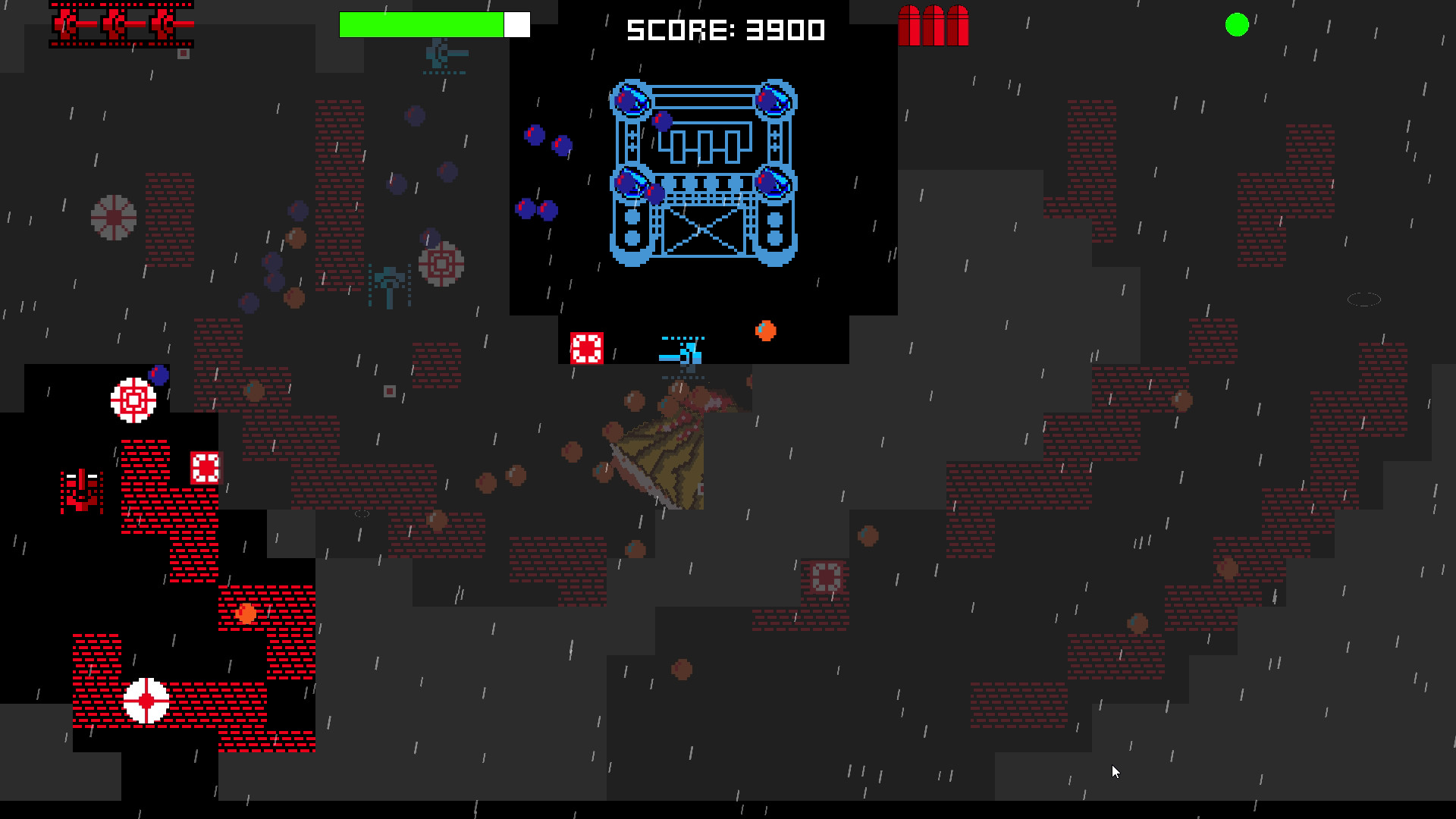The width and height of the screenshot is (1456, 819).
Task: Click the SCORE: 3900 text
Action: click(x=724, y=29)
